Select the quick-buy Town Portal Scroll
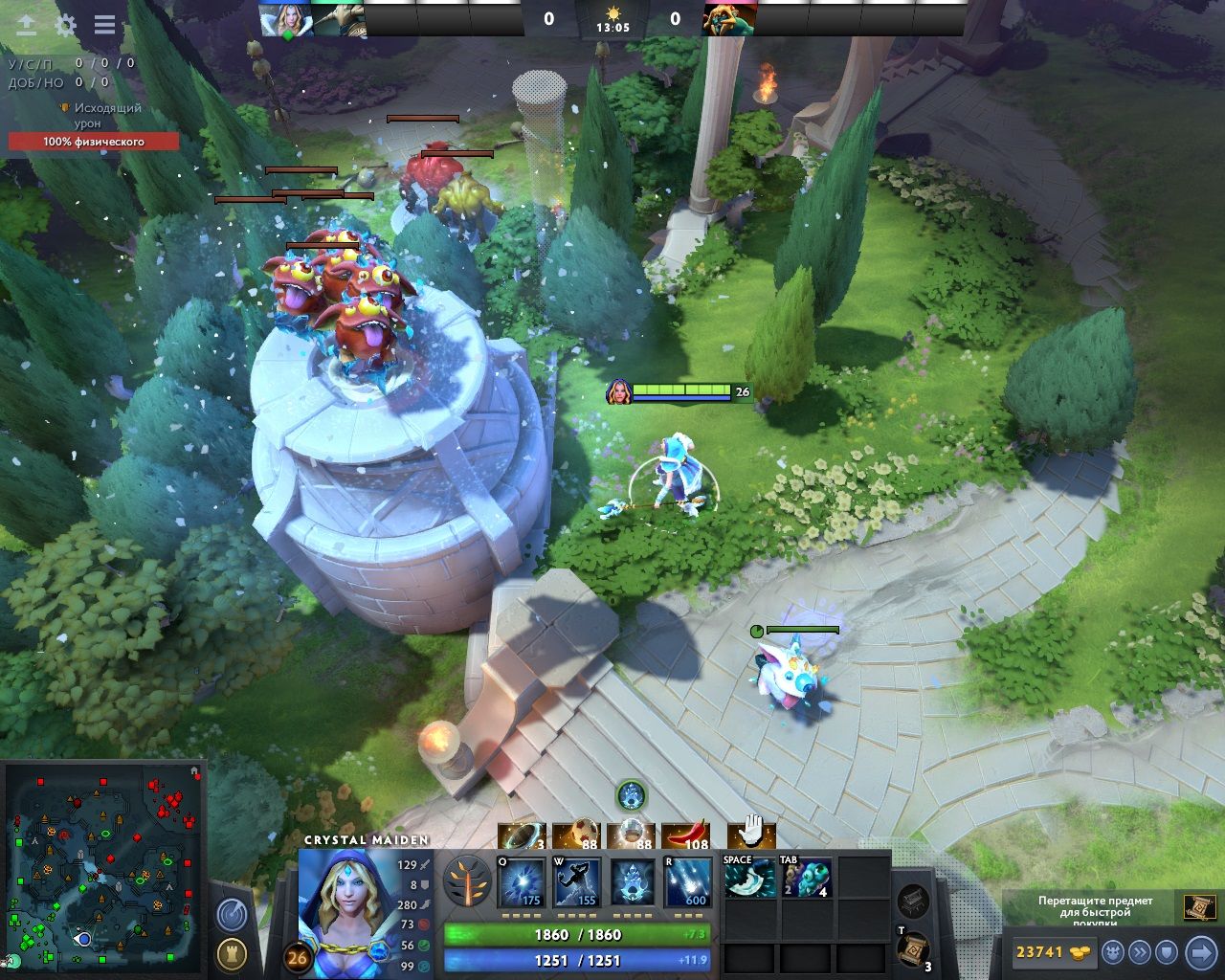This screenshot has width=1225, height=980. (1199, 905)
